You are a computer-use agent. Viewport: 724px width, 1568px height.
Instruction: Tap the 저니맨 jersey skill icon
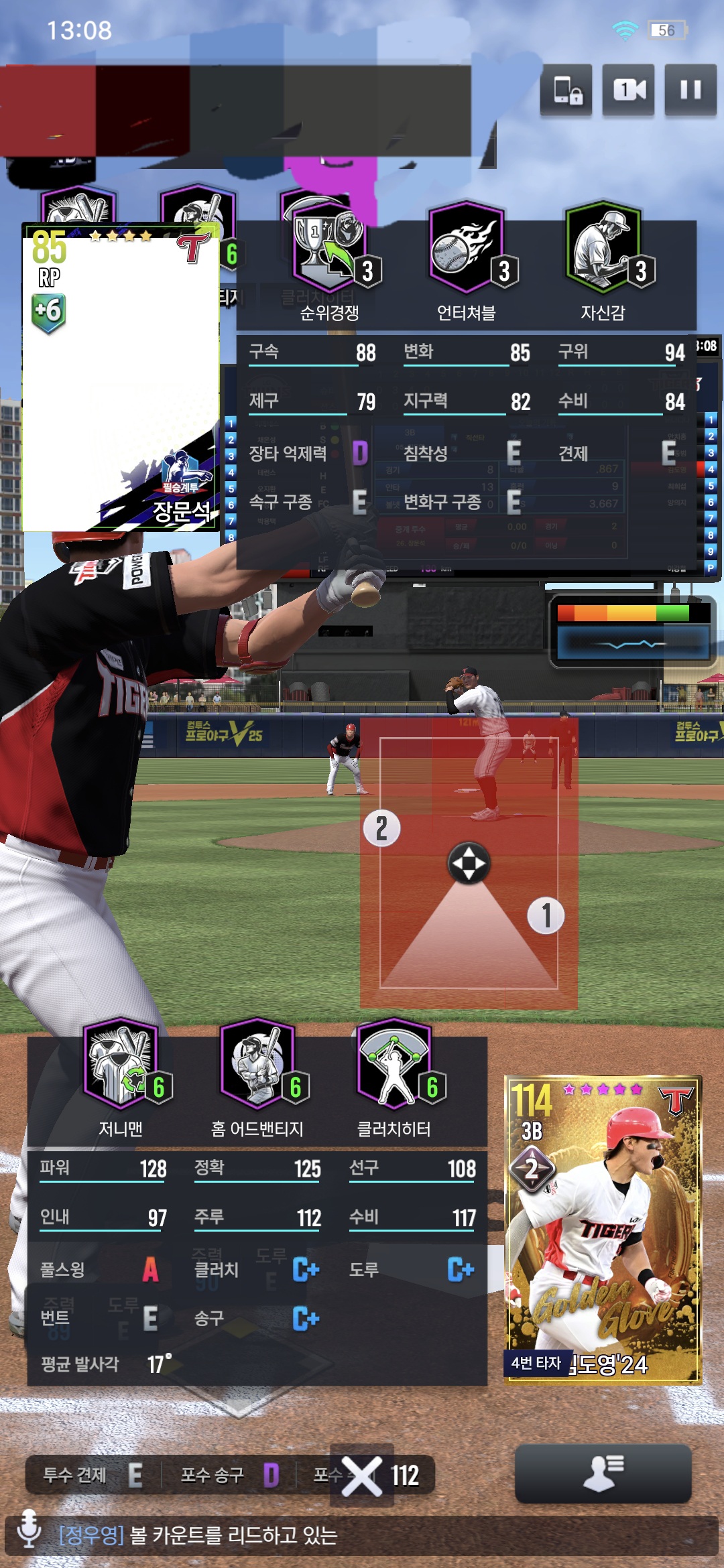pyautogui.click(x=121, y=1065)
